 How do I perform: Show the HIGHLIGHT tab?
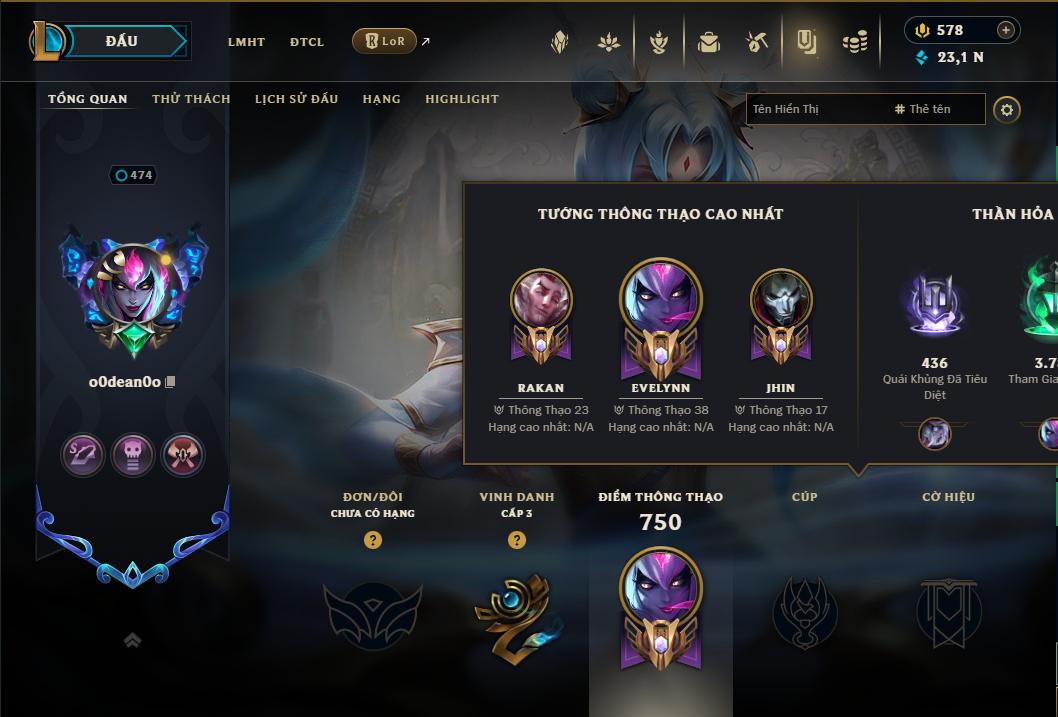coord(462,99)
